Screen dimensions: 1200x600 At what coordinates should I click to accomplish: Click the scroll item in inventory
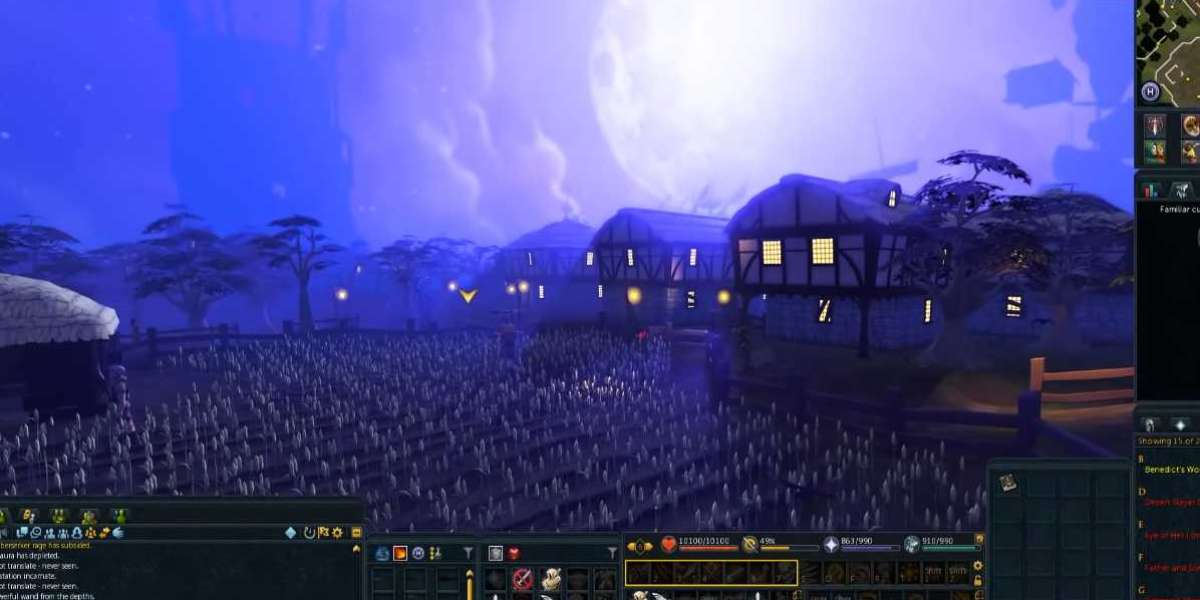1007,482
